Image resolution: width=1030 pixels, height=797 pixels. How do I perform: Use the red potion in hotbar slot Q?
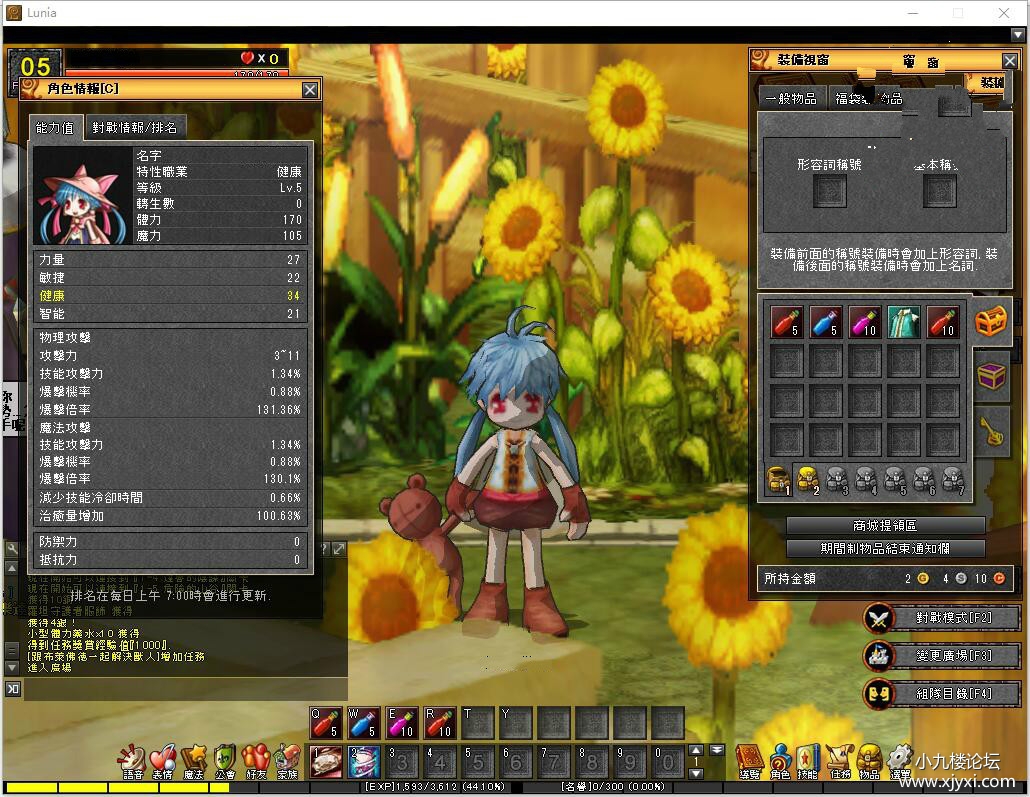326,723
